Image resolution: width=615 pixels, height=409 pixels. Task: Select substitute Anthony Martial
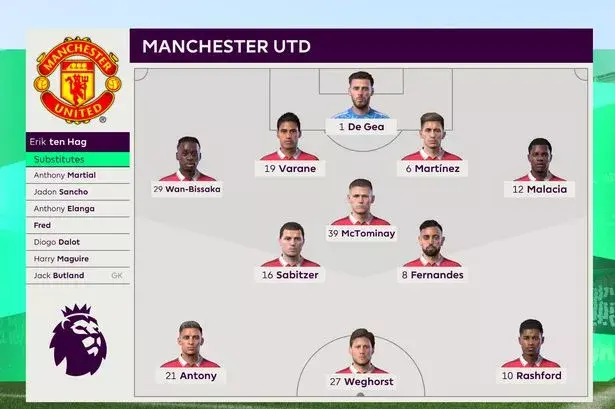coord(78,175)
